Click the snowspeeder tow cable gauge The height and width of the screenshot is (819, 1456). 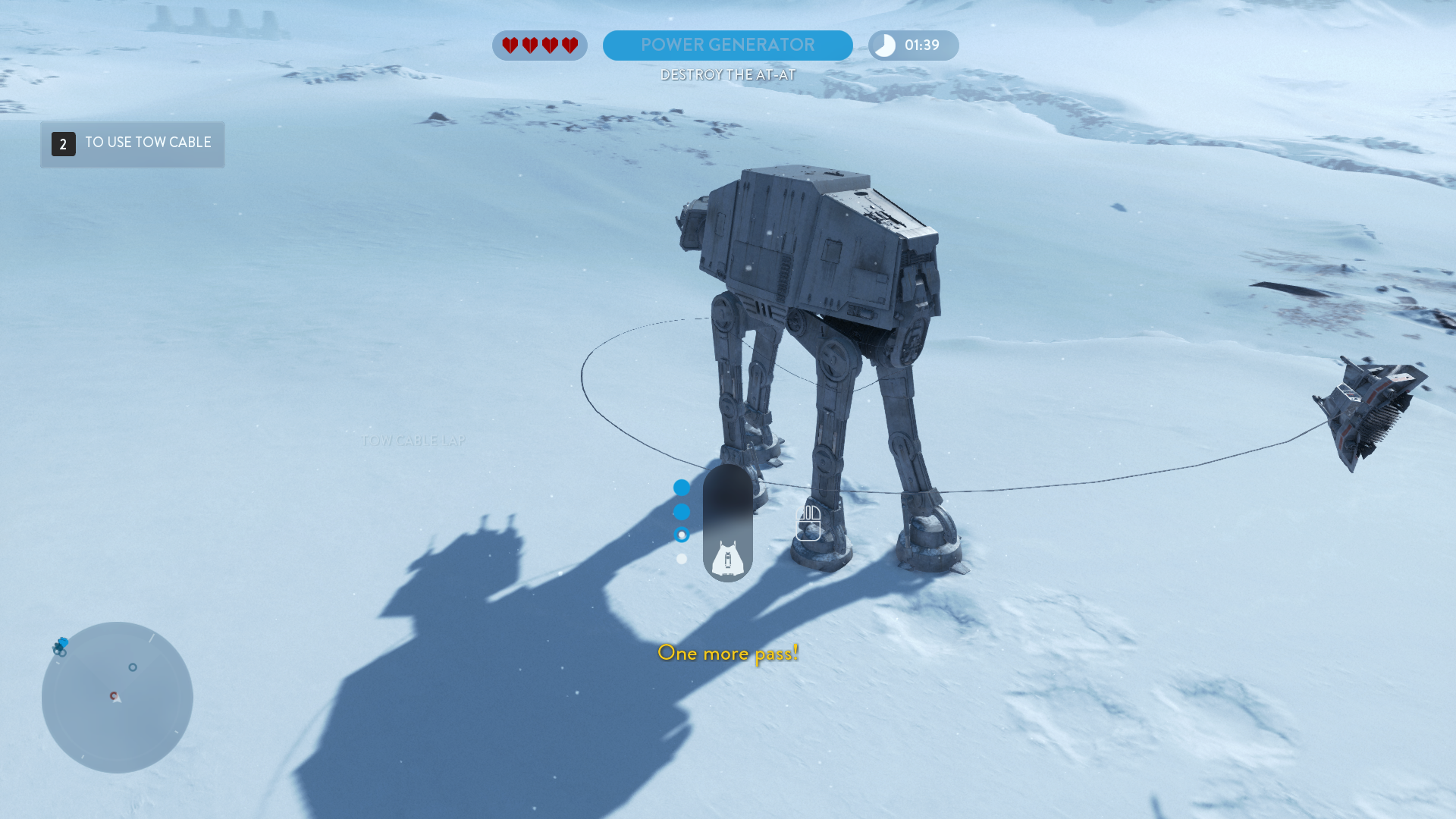(x=727, y=523)
